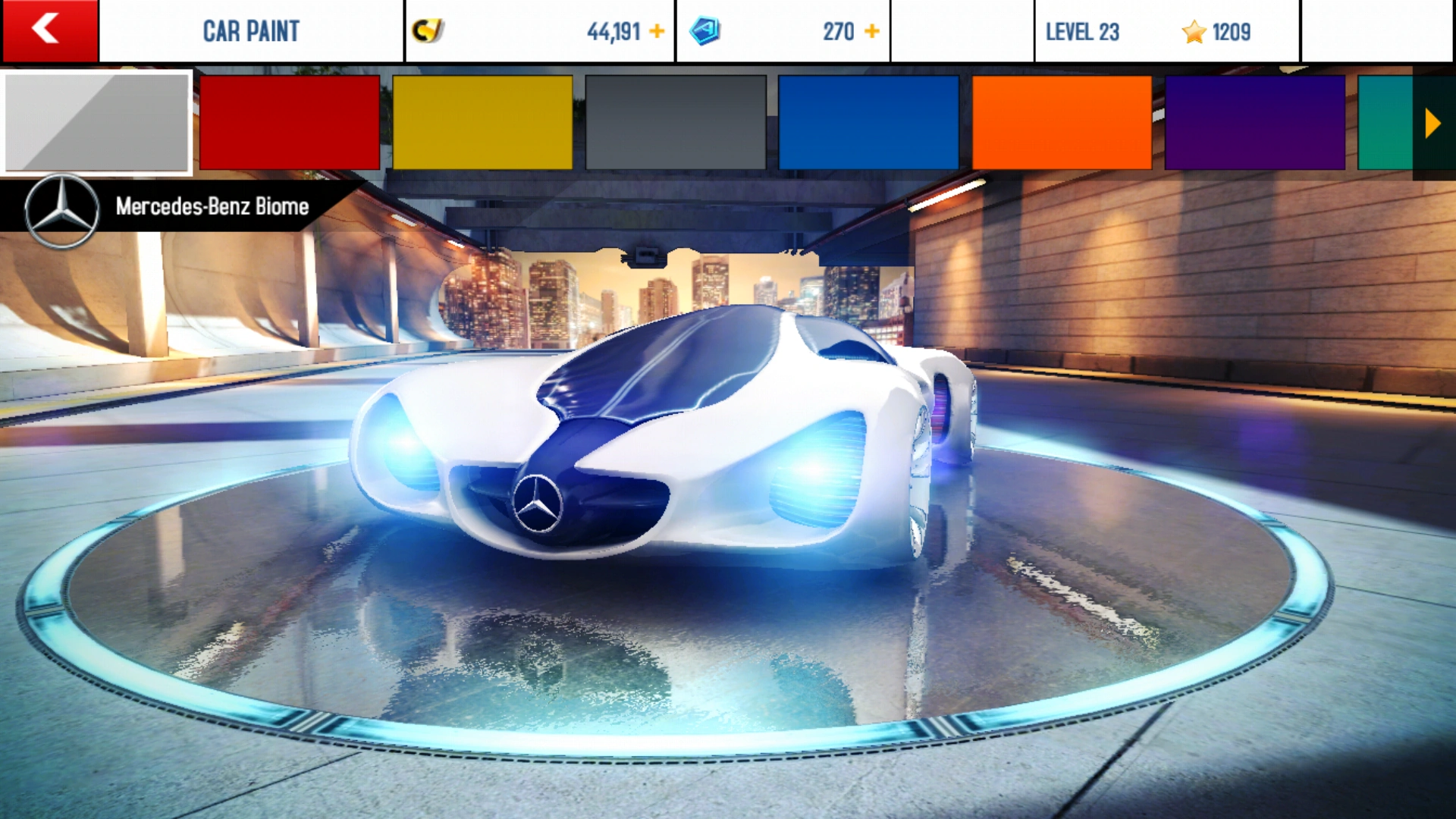Choose the red paint color
This screenshot has width=1456, height=819.
[x=290, y=122]
